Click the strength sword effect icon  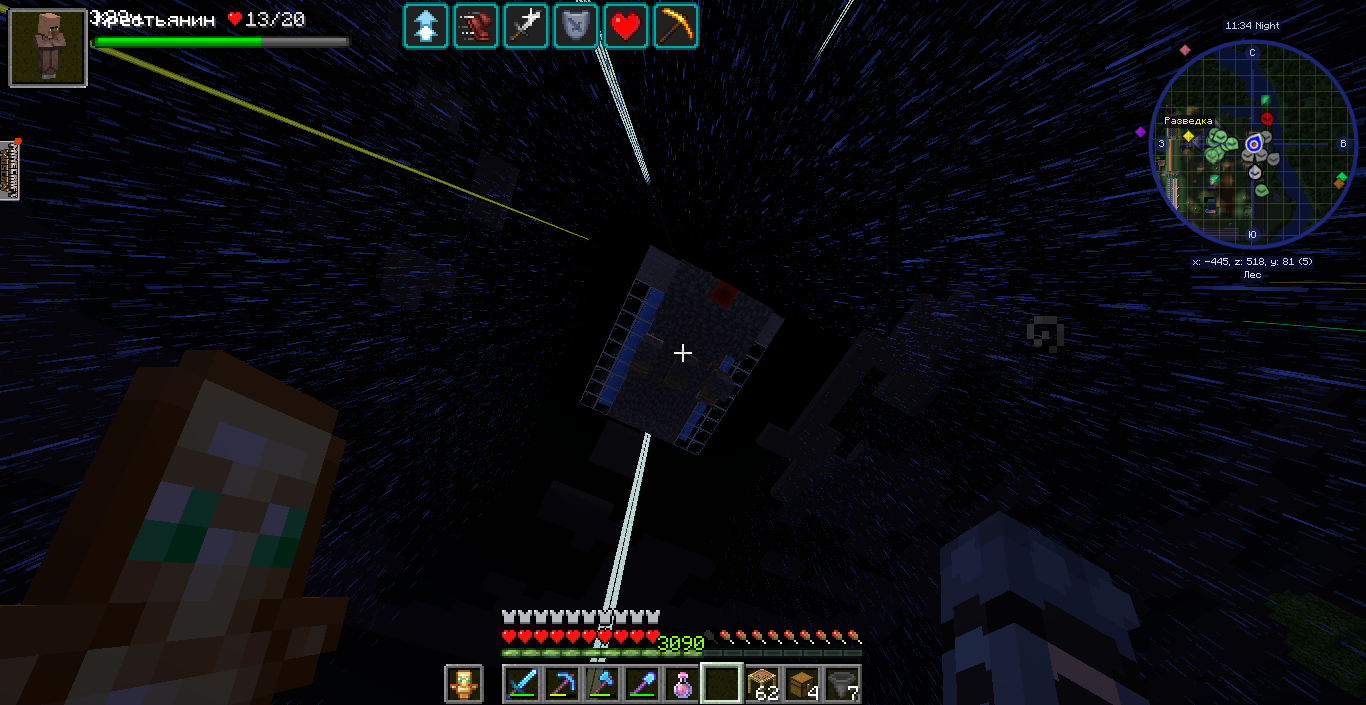pyautogui.click(x=526, y=26)
